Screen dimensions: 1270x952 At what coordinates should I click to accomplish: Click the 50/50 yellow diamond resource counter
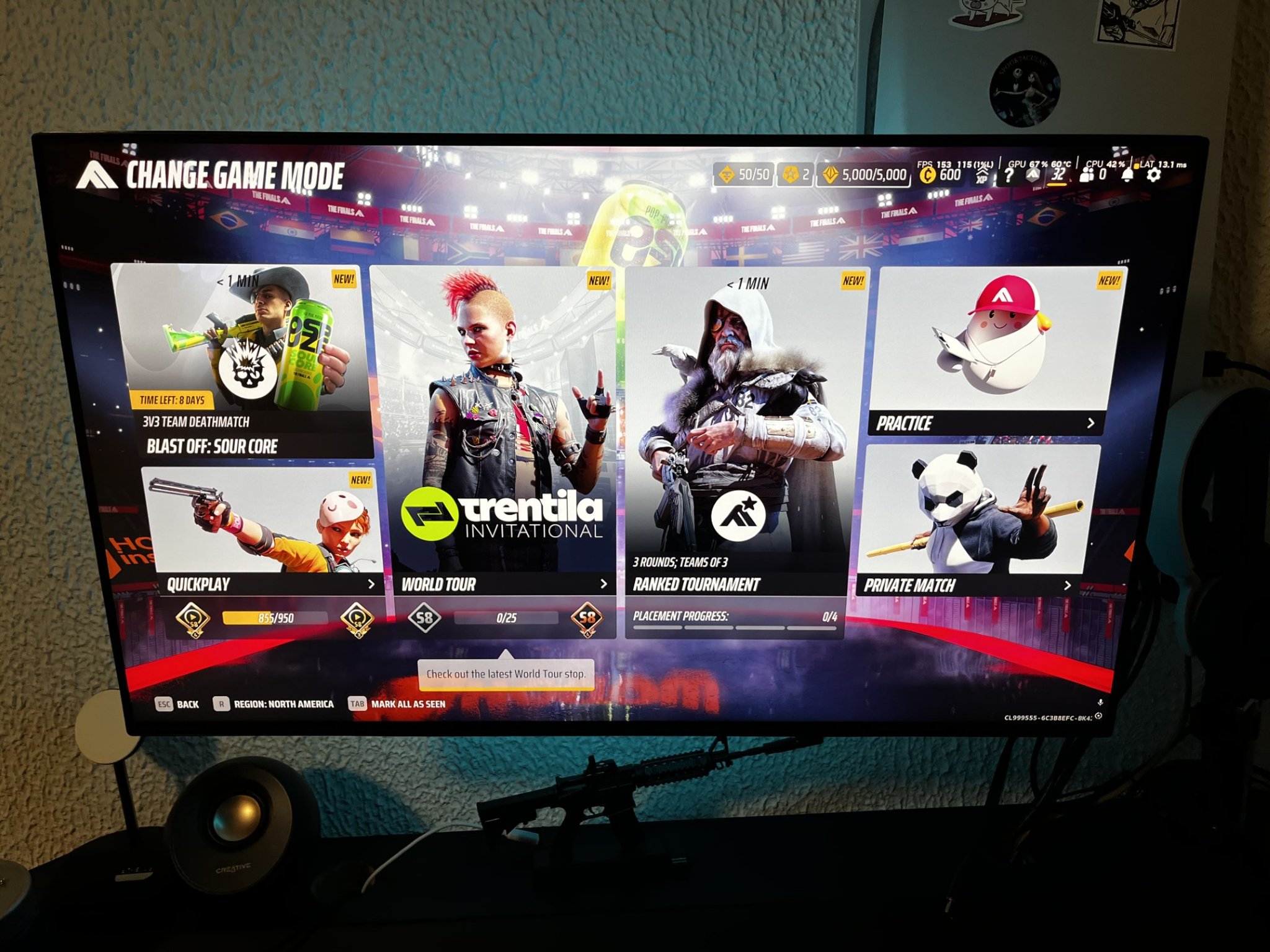pos(744,175)
